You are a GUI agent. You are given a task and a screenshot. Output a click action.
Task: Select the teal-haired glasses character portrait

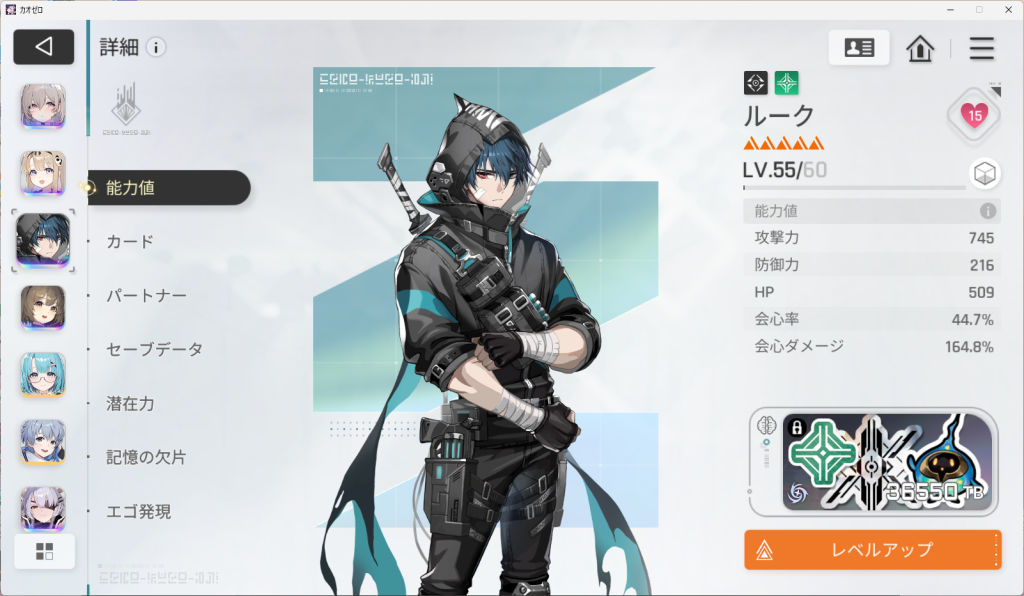44,374
